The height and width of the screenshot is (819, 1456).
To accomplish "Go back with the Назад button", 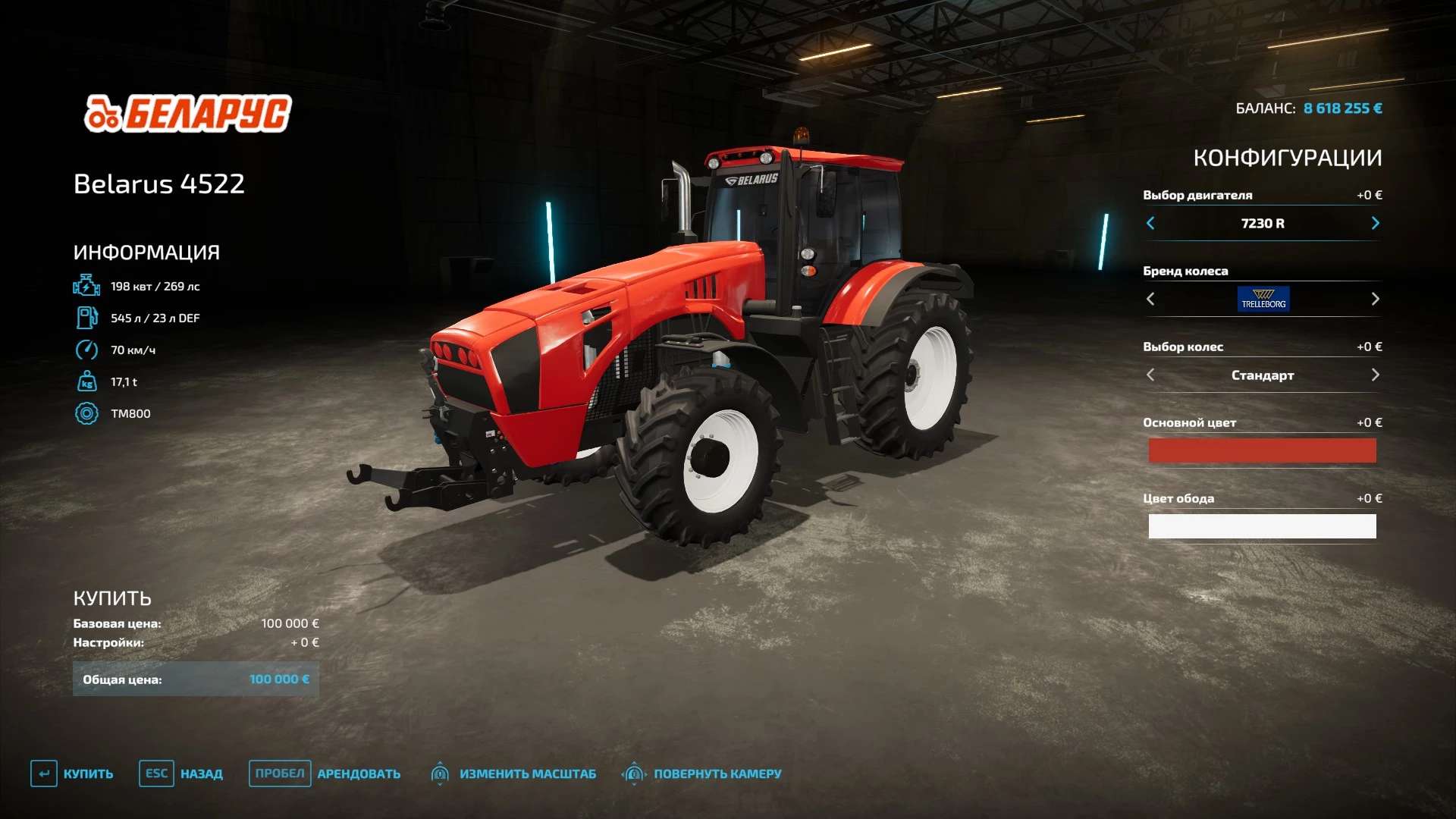I will [181, 773].
